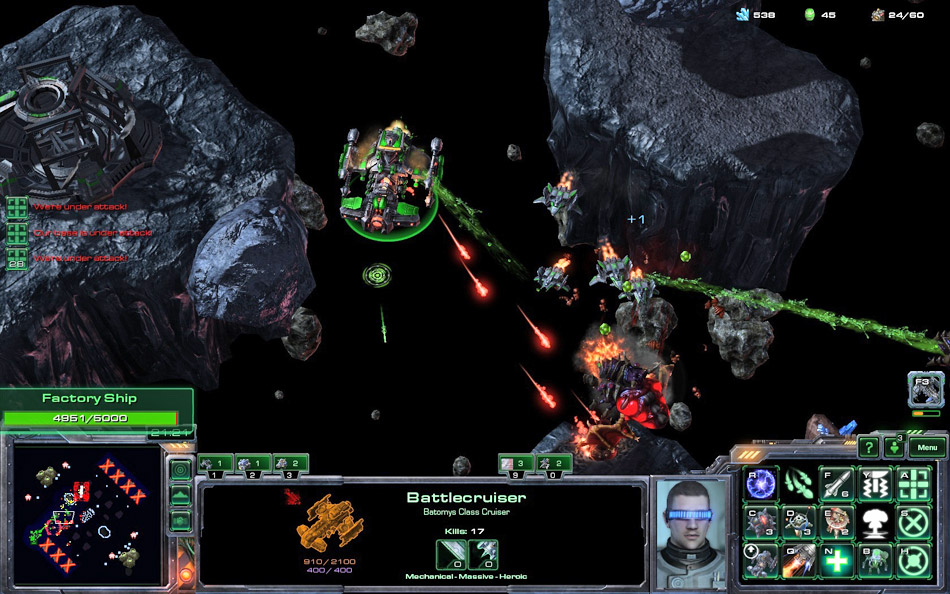This screenshot has width=950, height=594.
Task: Deploy the spiked mine ability
Action: pyautogui.click(x=761, y=522)
